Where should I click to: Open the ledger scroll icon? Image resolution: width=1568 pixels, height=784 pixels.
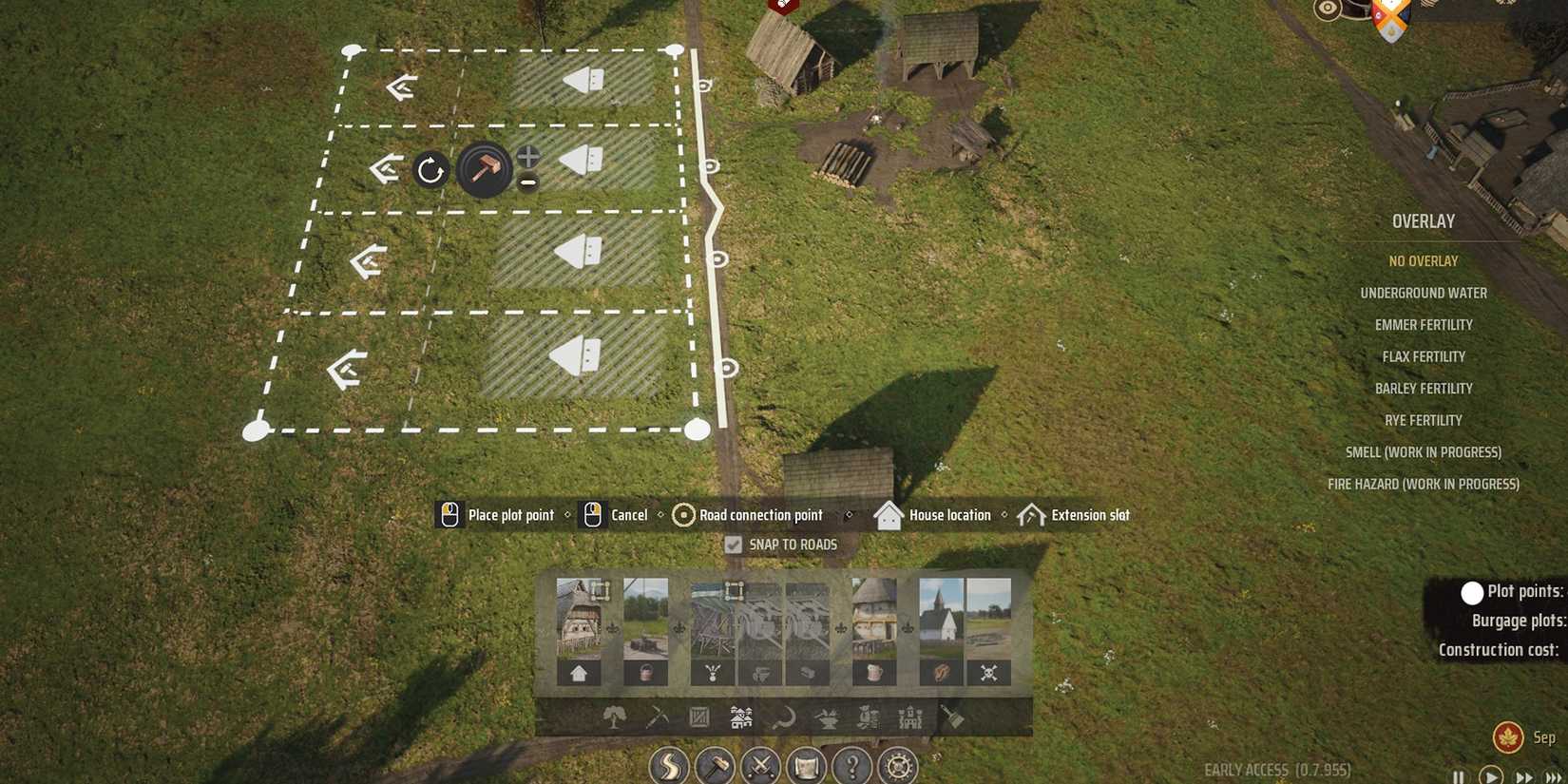coord(806,767)
